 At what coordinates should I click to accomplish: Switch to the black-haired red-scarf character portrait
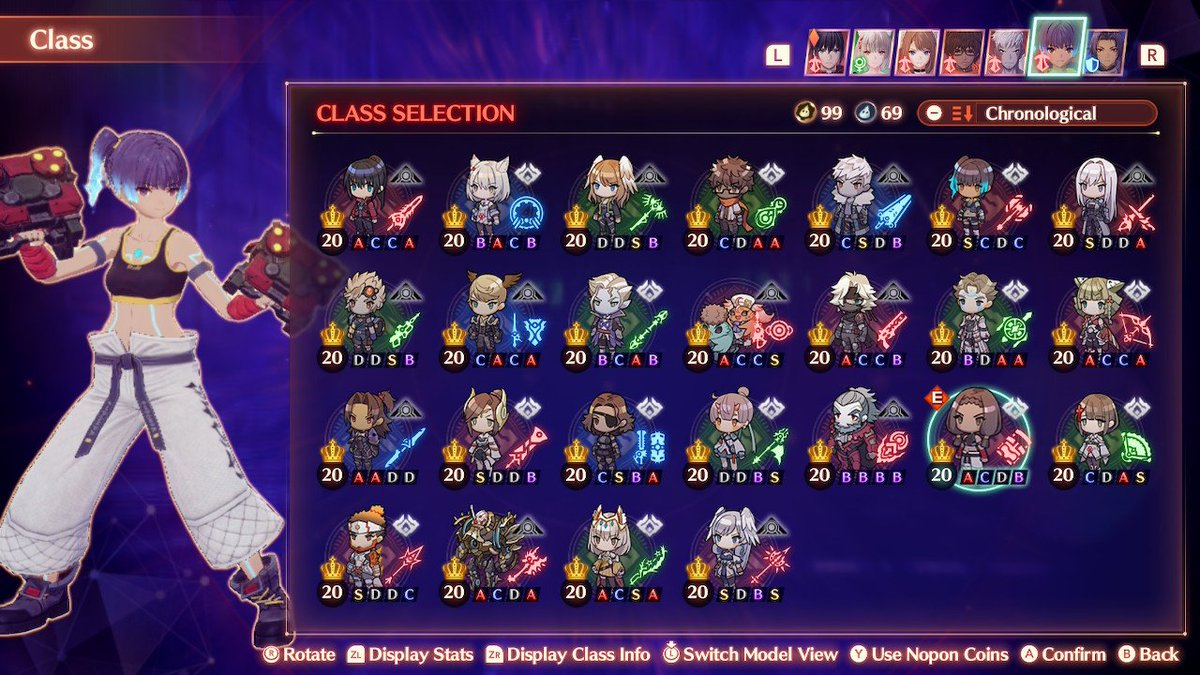[x=827, y=52]
